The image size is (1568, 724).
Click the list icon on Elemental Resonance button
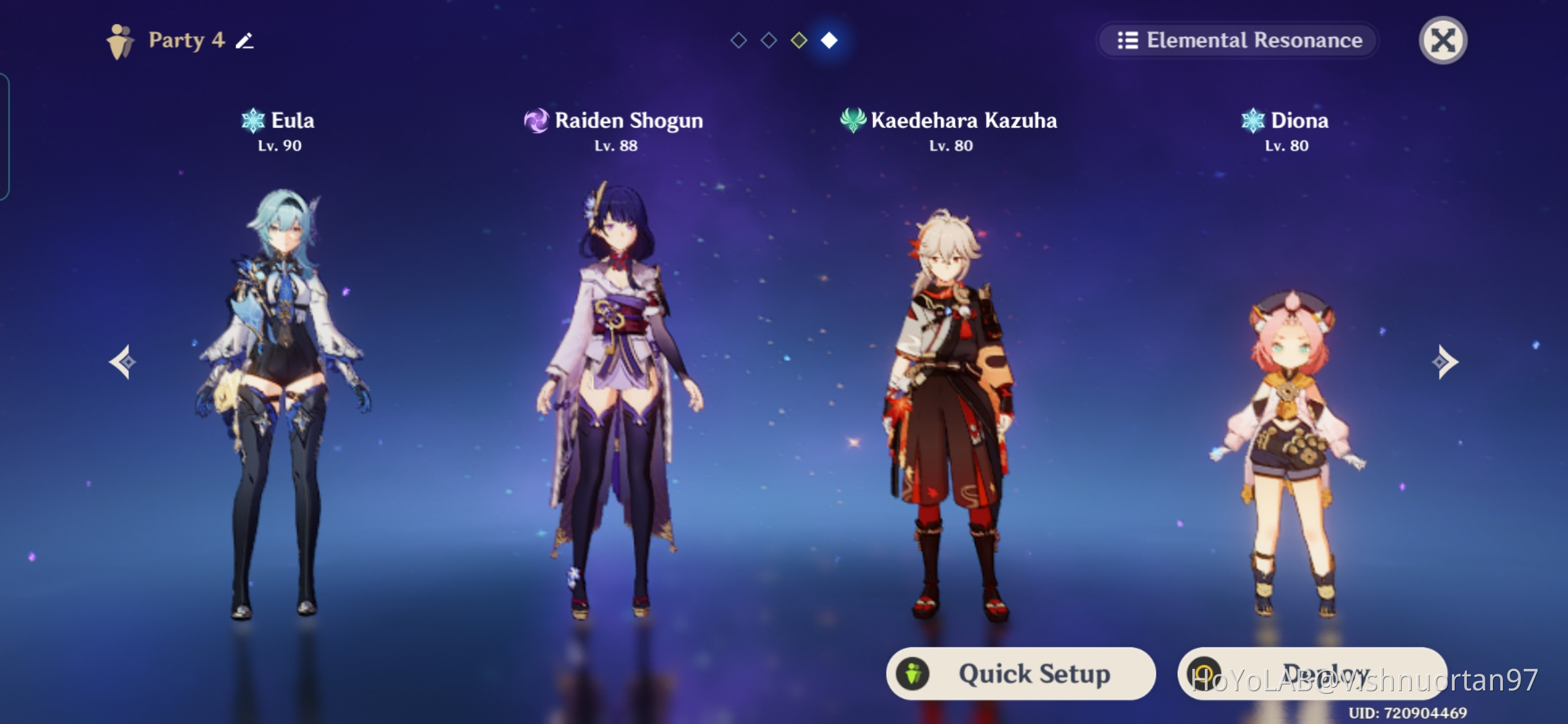pyautogui.click(x=1130, y=40)
